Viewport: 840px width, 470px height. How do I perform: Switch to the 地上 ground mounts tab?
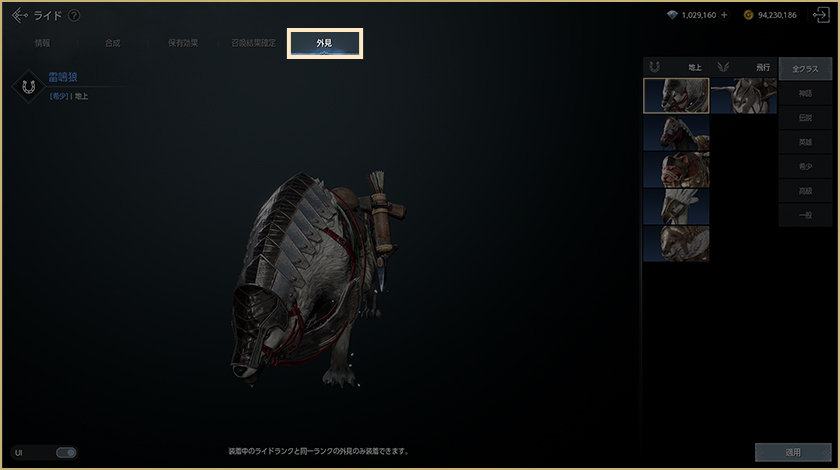pyautogui.click(x=676, y=67)
